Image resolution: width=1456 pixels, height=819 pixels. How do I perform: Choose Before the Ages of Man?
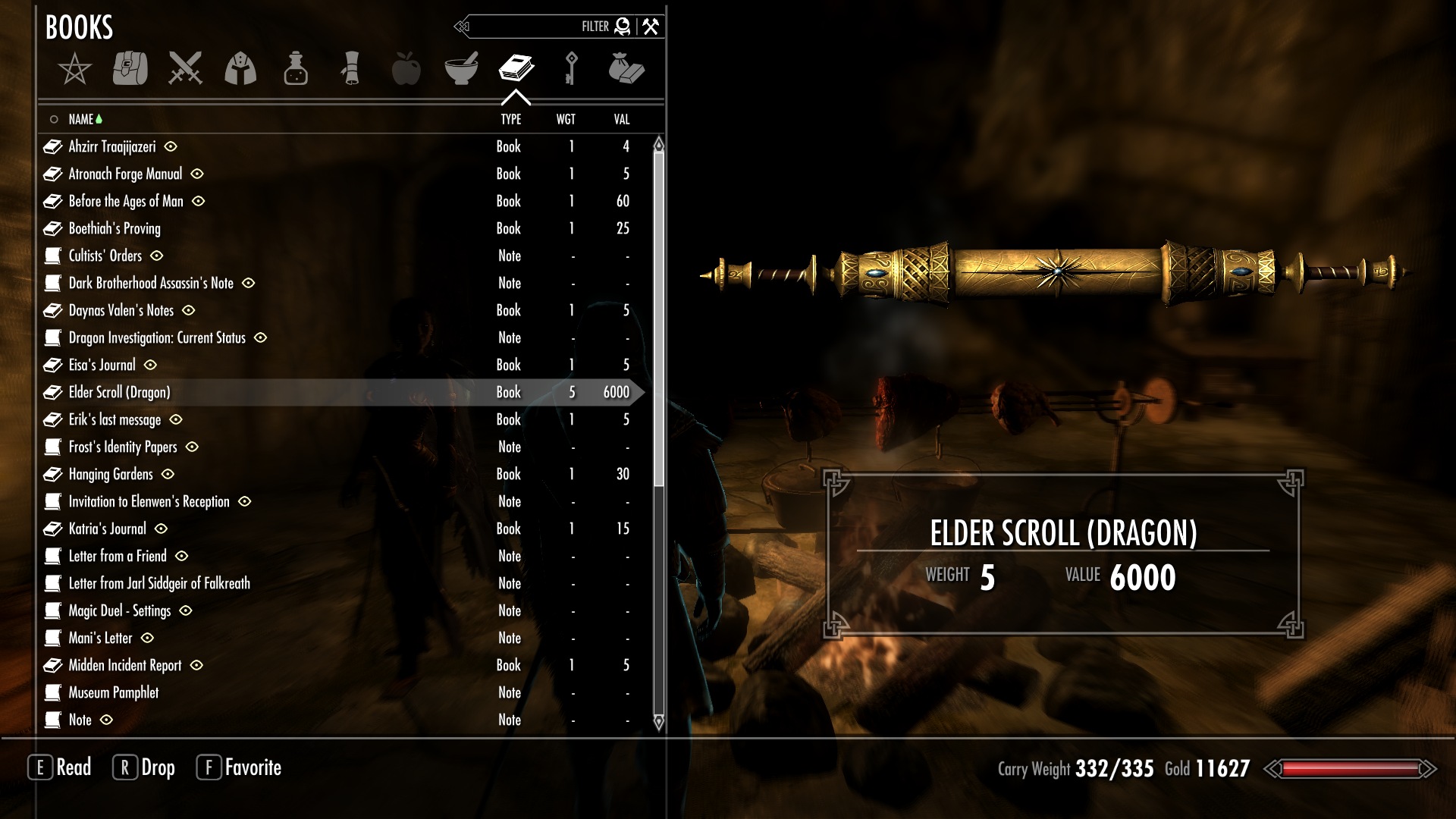click(126, 201)
